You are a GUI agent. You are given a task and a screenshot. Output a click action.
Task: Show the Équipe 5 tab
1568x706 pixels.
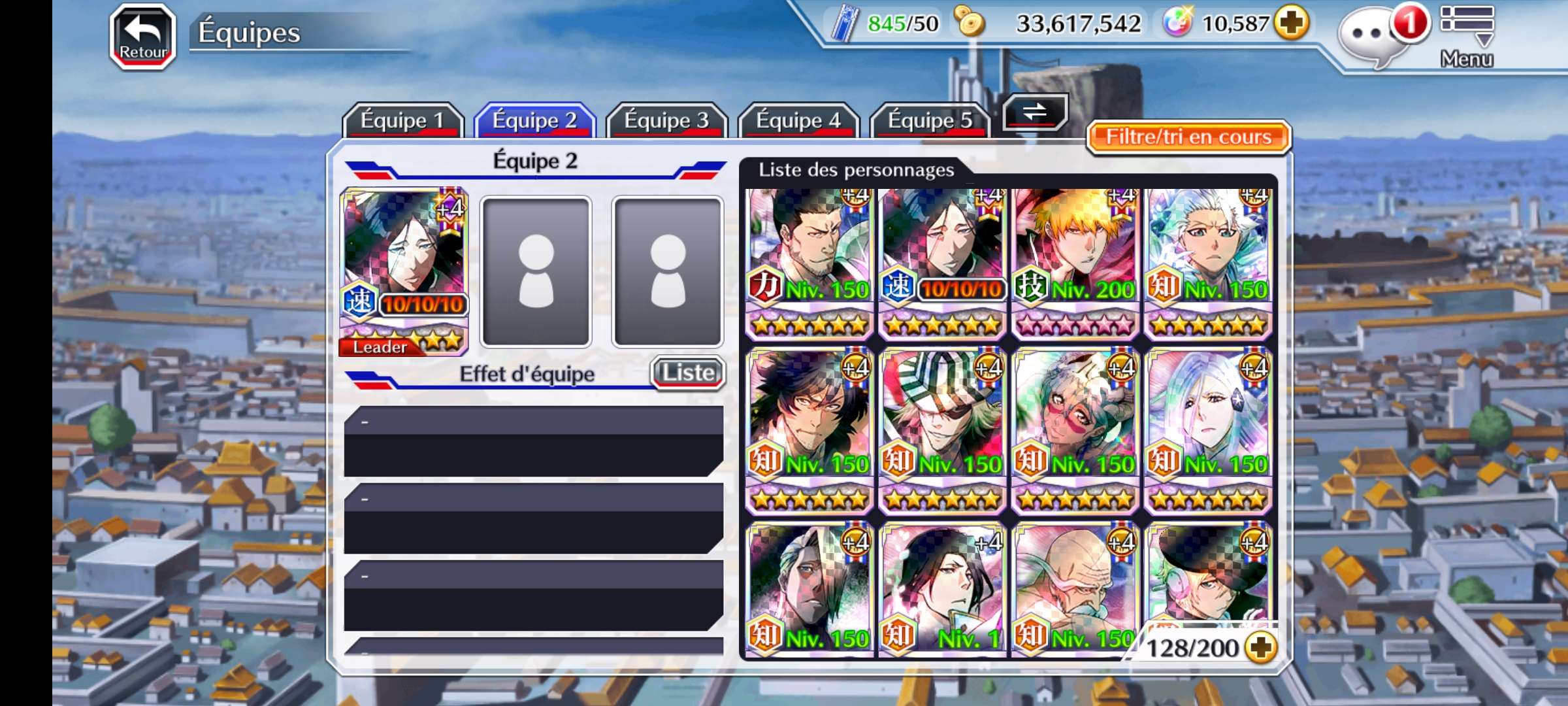[930, 120]
